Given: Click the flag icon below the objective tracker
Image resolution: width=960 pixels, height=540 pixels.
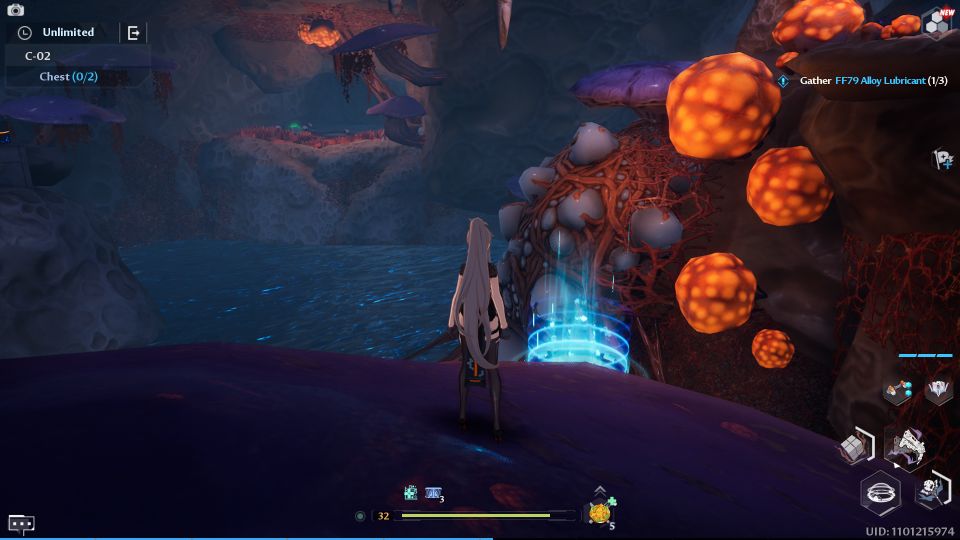Looking at the screenshot, I should pos(941,159).
